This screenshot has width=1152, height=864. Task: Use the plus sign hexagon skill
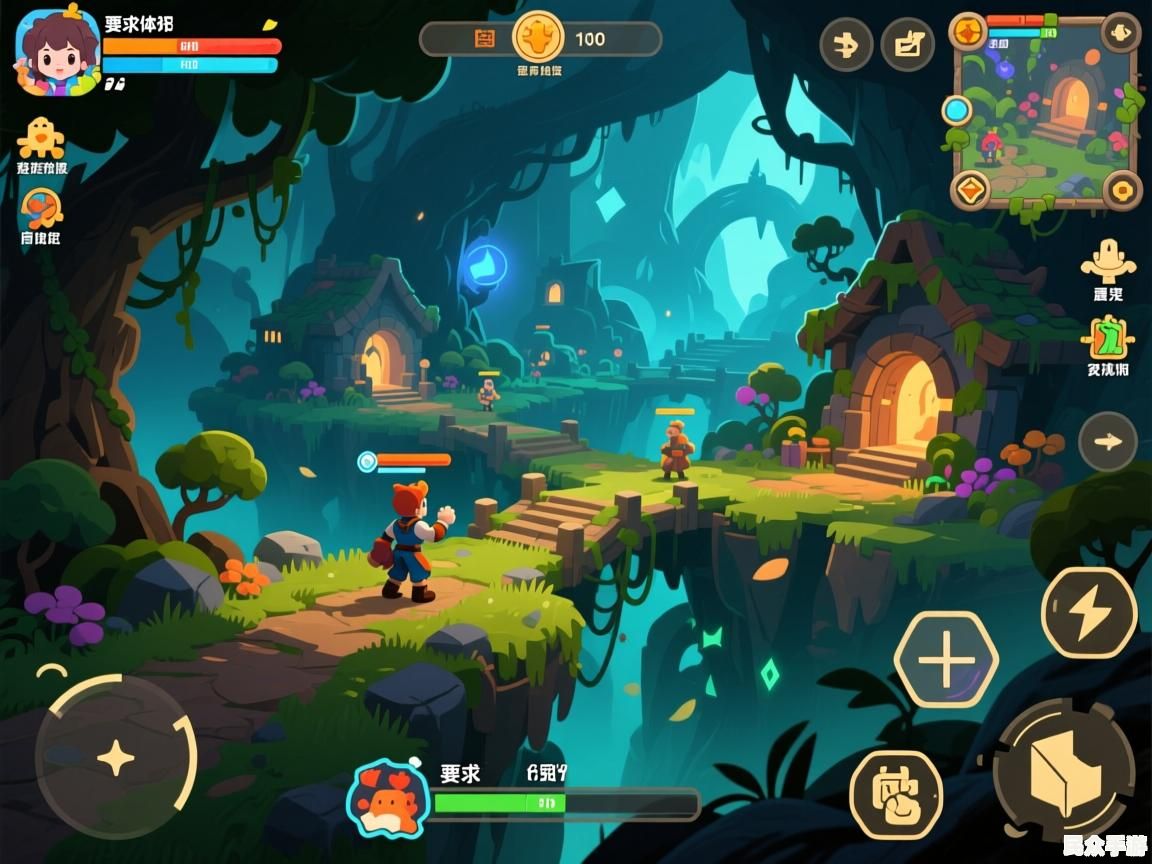click(x=945, y=660)
